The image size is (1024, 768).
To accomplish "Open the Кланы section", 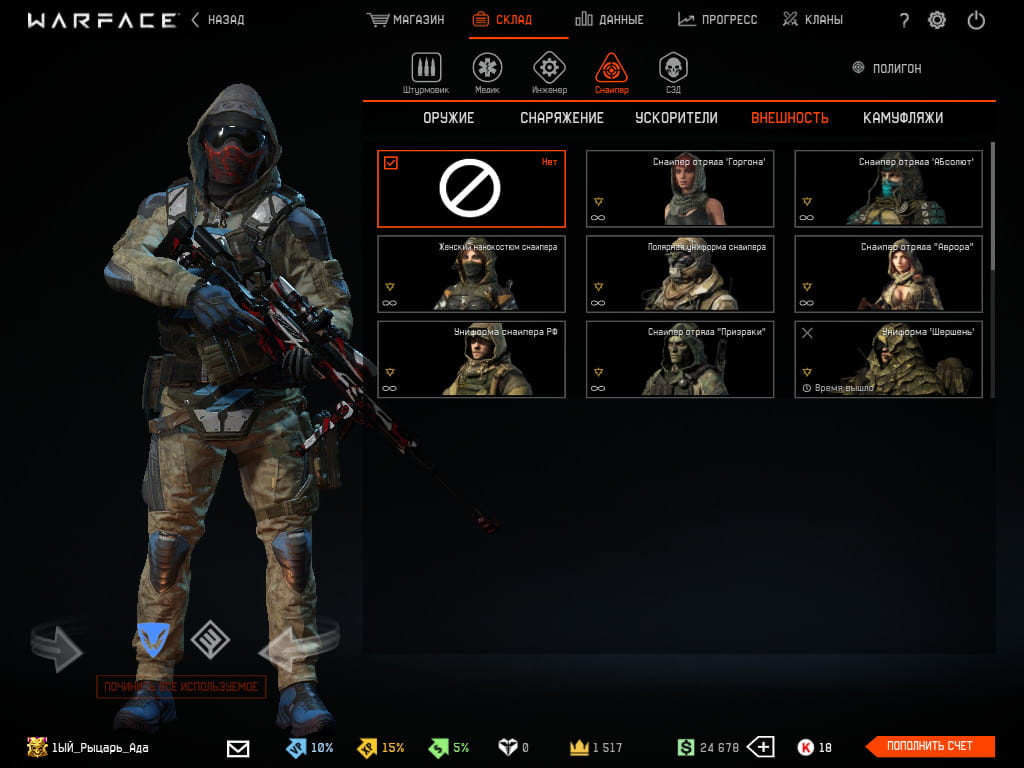I will [x=813, y=20].
